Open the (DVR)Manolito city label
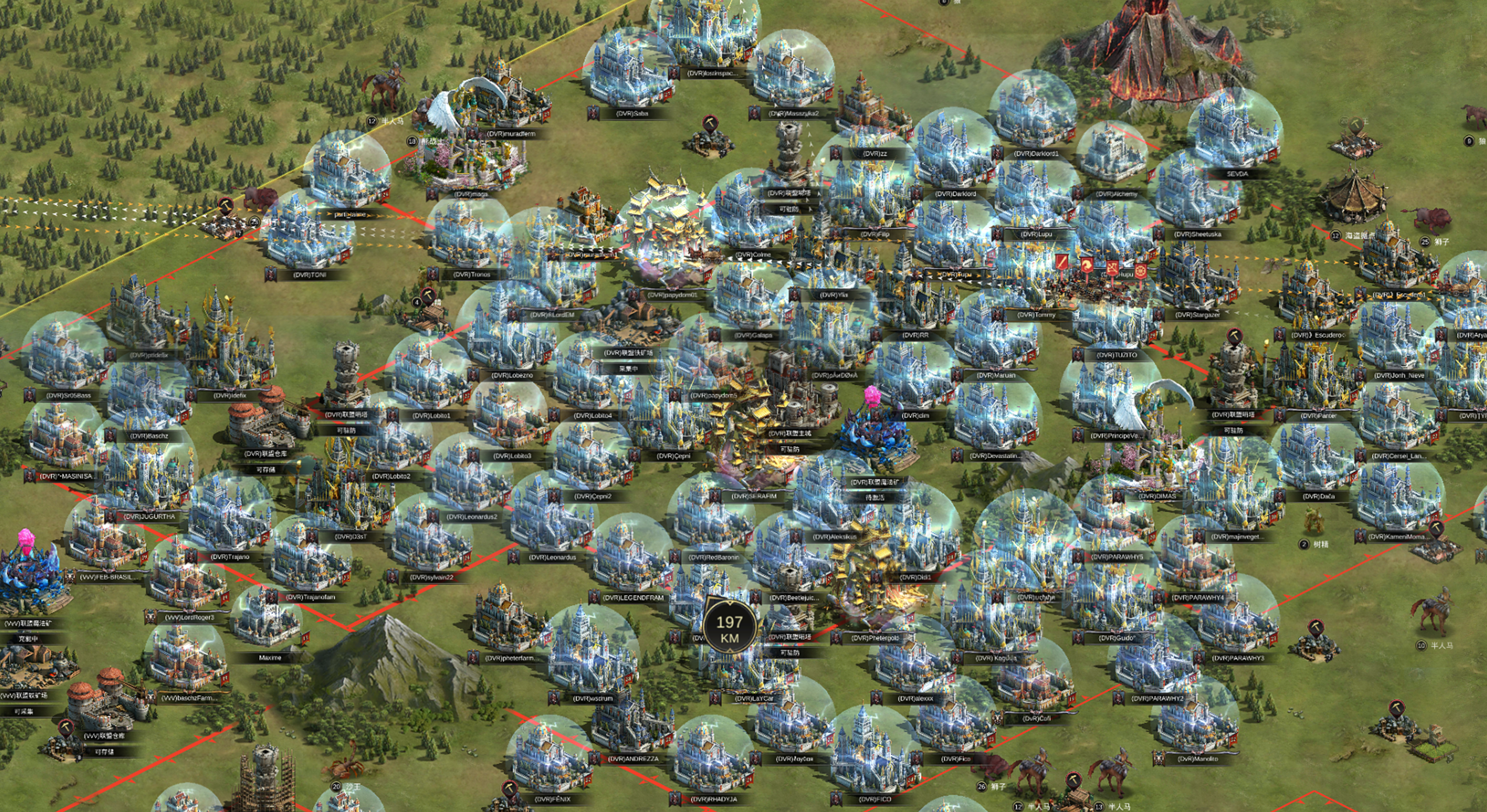This screenshot has width=1487, height=812. pos(1197,759)
